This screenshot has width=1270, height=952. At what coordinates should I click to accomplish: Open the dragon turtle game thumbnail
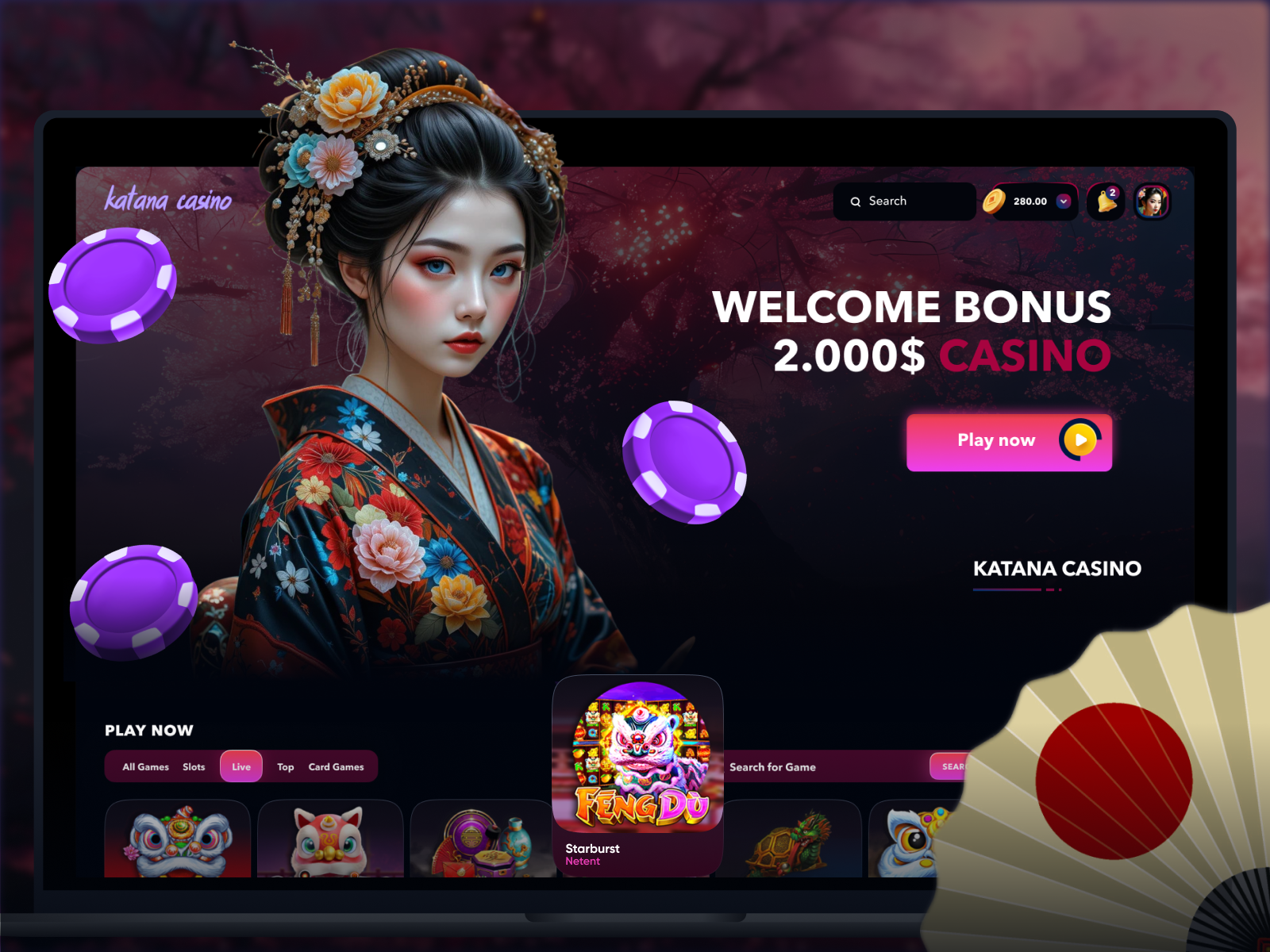pyautogui.click(x=788, y=841)
